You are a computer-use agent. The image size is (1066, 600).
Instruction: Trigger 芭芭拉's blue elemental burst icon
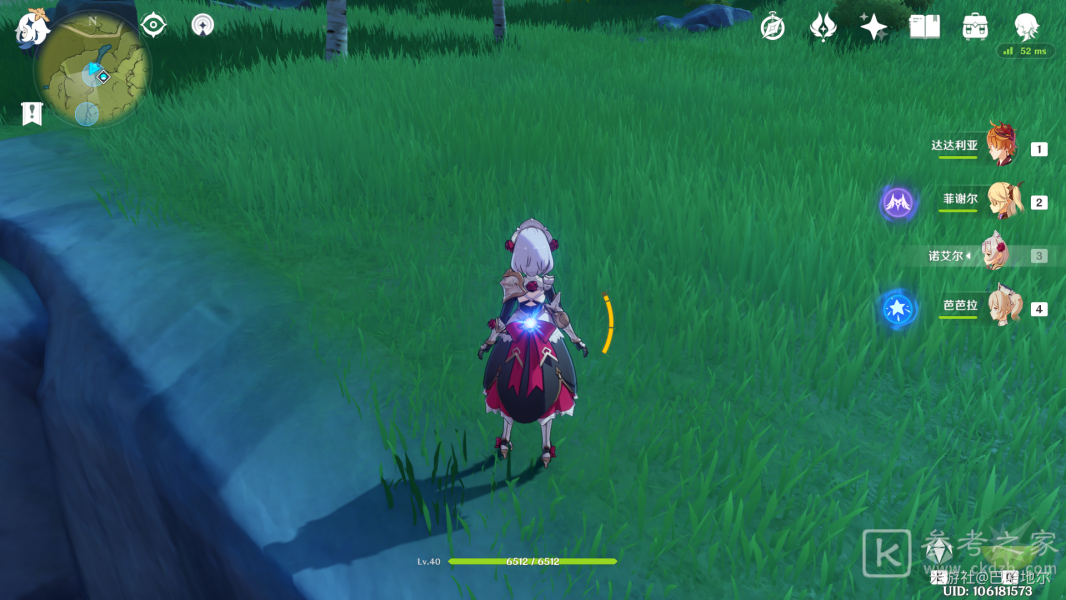click(898, 309)
